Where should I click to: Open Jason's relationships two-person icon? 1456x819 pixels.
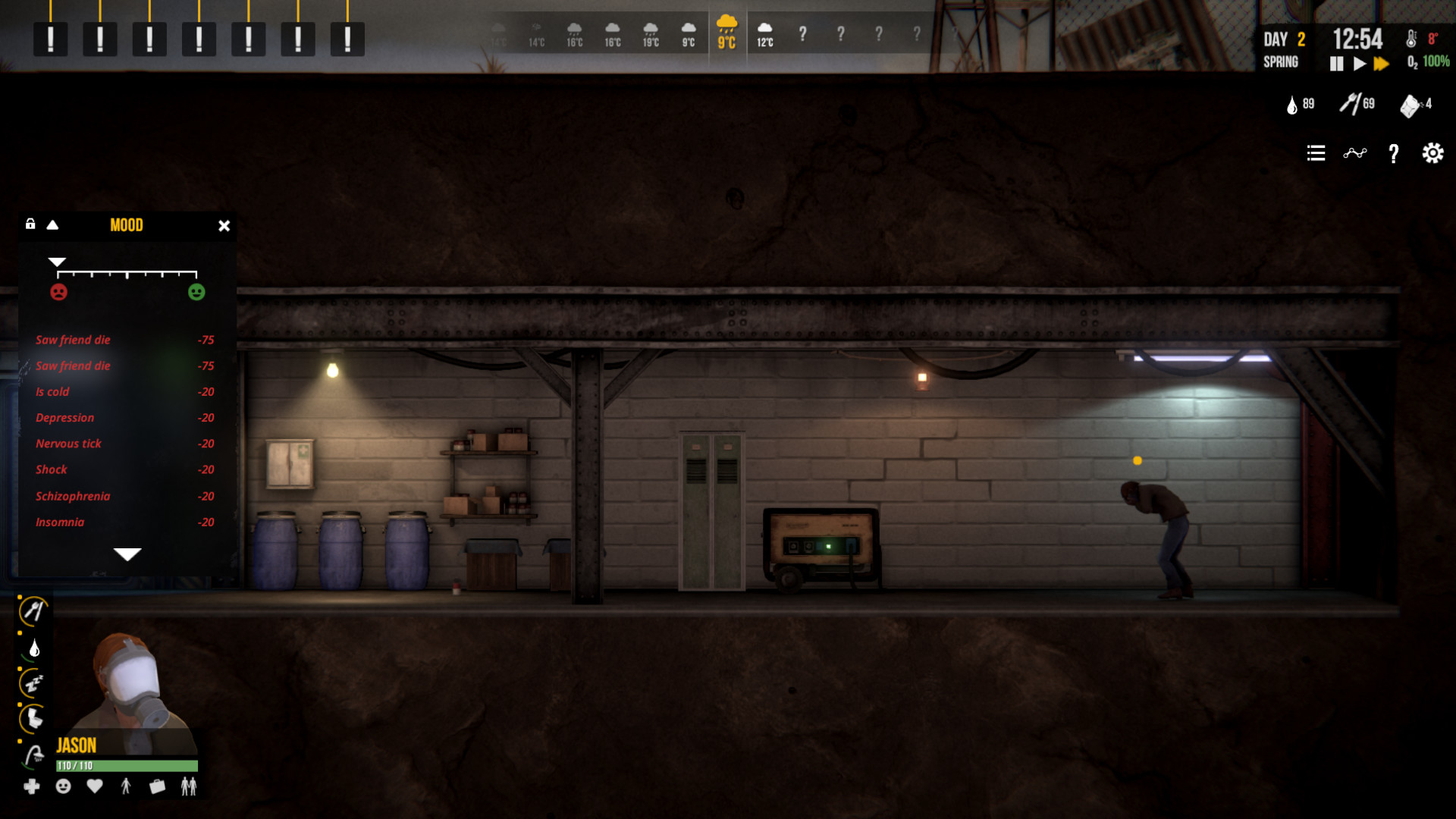click(187, 787)
